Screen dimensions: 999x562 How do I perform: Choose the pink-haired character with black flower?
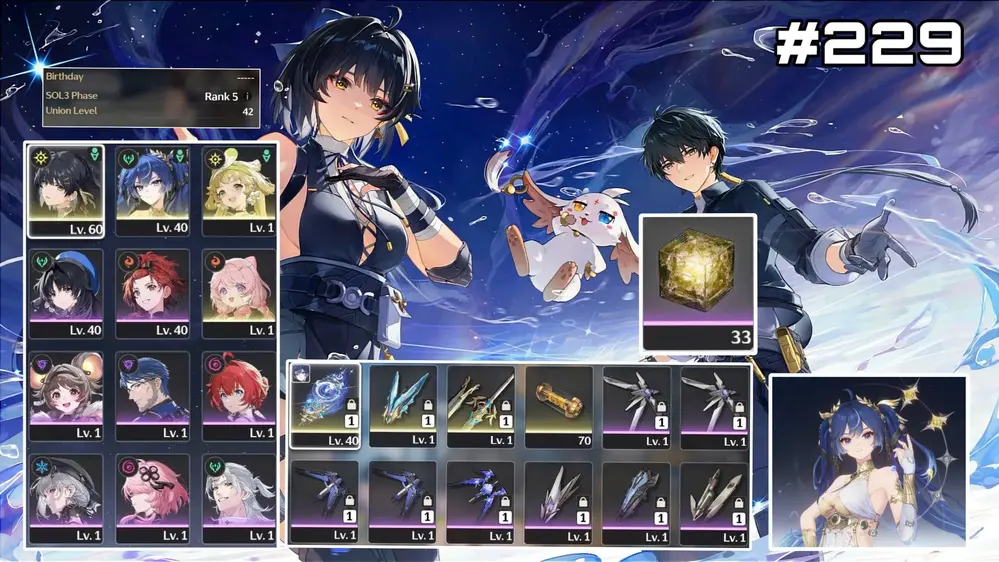point(152,499)
